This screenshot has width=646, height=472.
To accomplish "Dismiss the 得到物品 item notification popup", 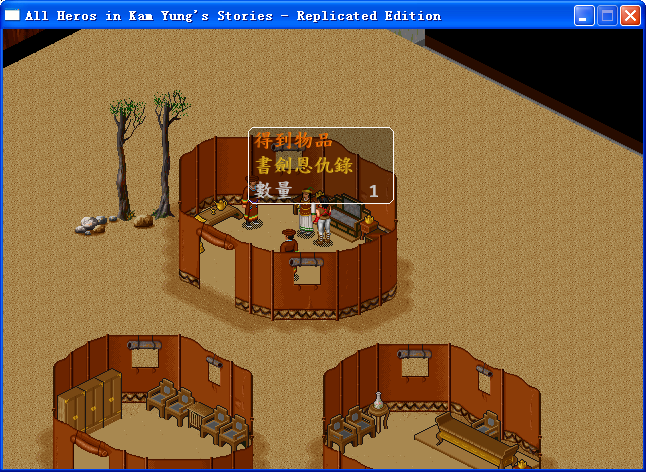I will tap(320, 166).
